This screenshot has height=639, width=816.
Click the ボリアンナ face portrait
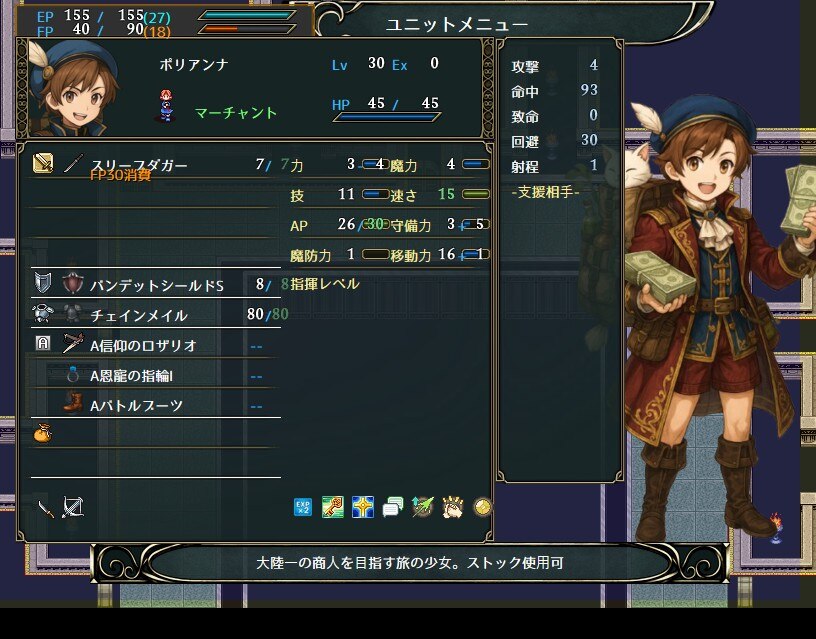(x=68, y=87)
